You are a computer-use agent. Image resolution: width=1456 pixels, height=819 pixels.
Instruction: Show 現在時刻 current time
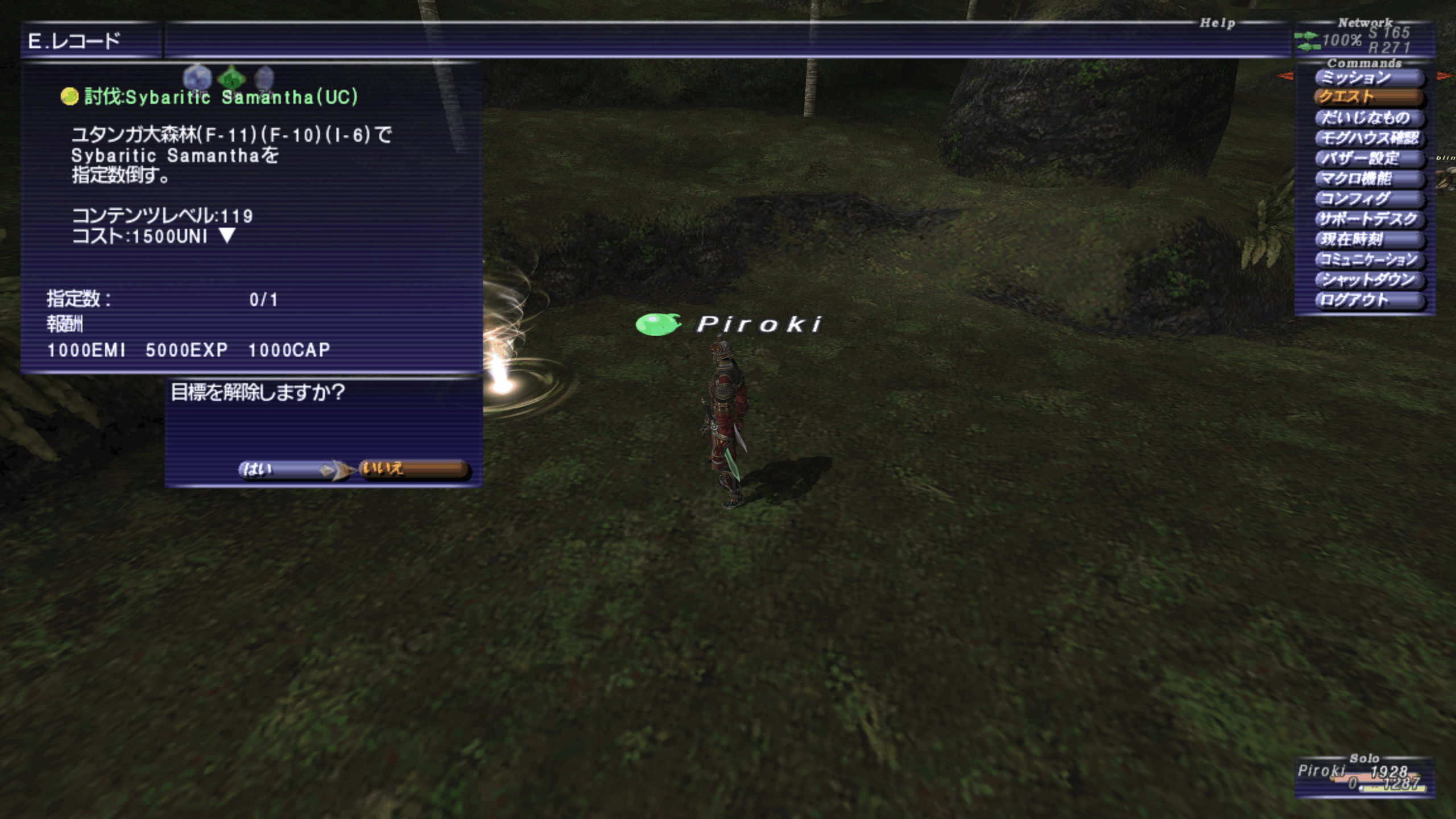click(1368, 239)
